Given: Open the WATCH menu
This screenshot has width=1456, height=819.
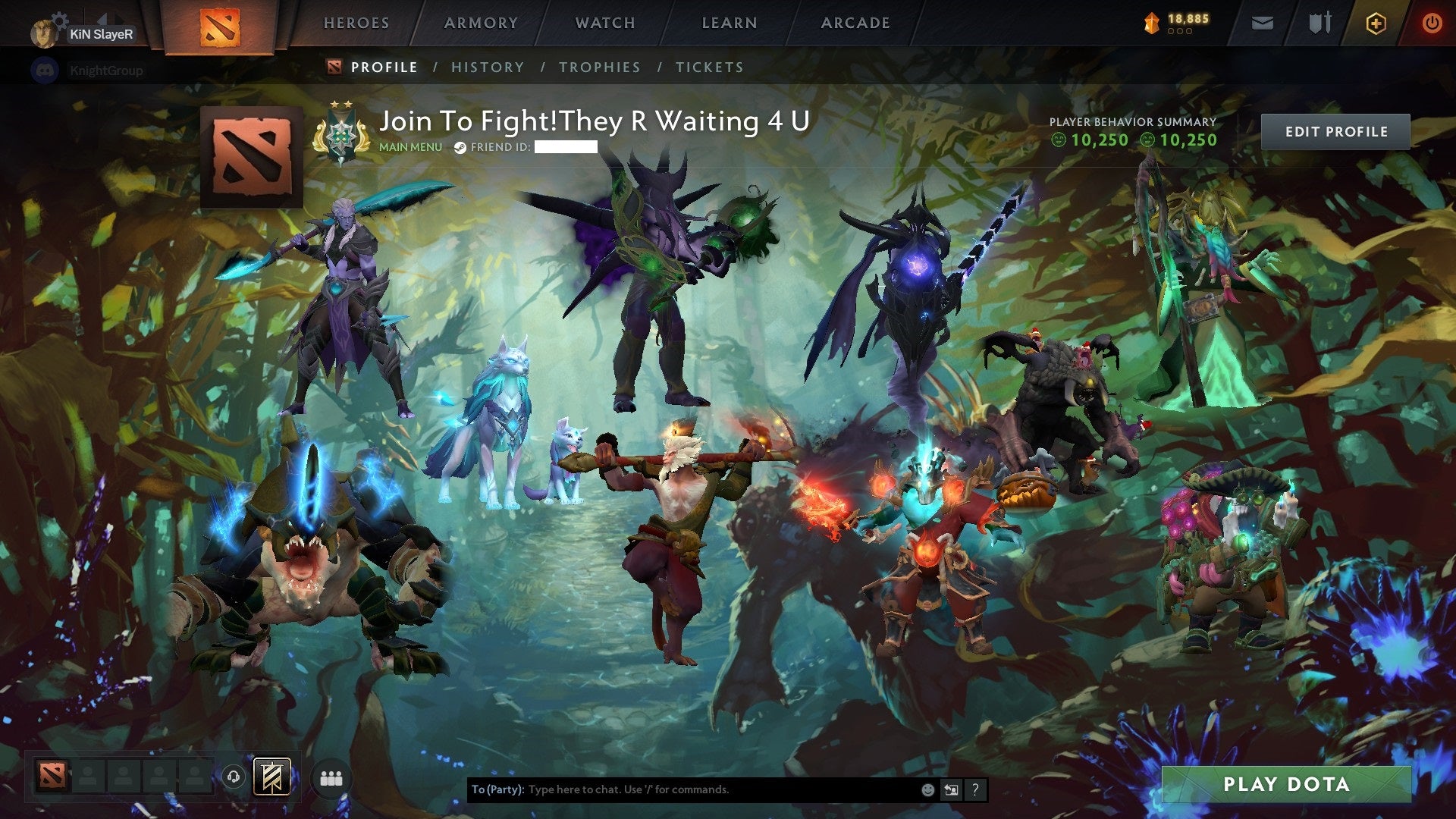Looking at the screenshot, I should 604,23.
